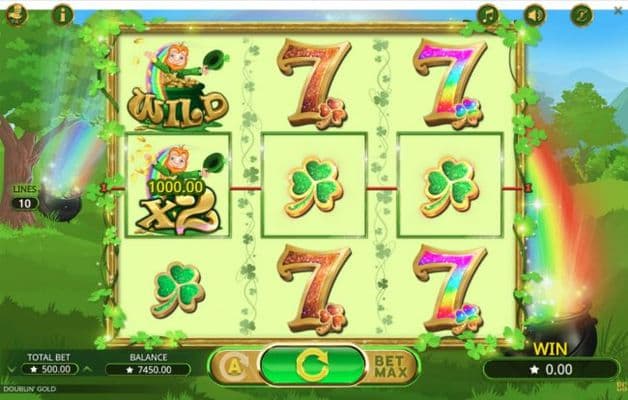Enable autoplay with the A button

click(x=232, y=365)
